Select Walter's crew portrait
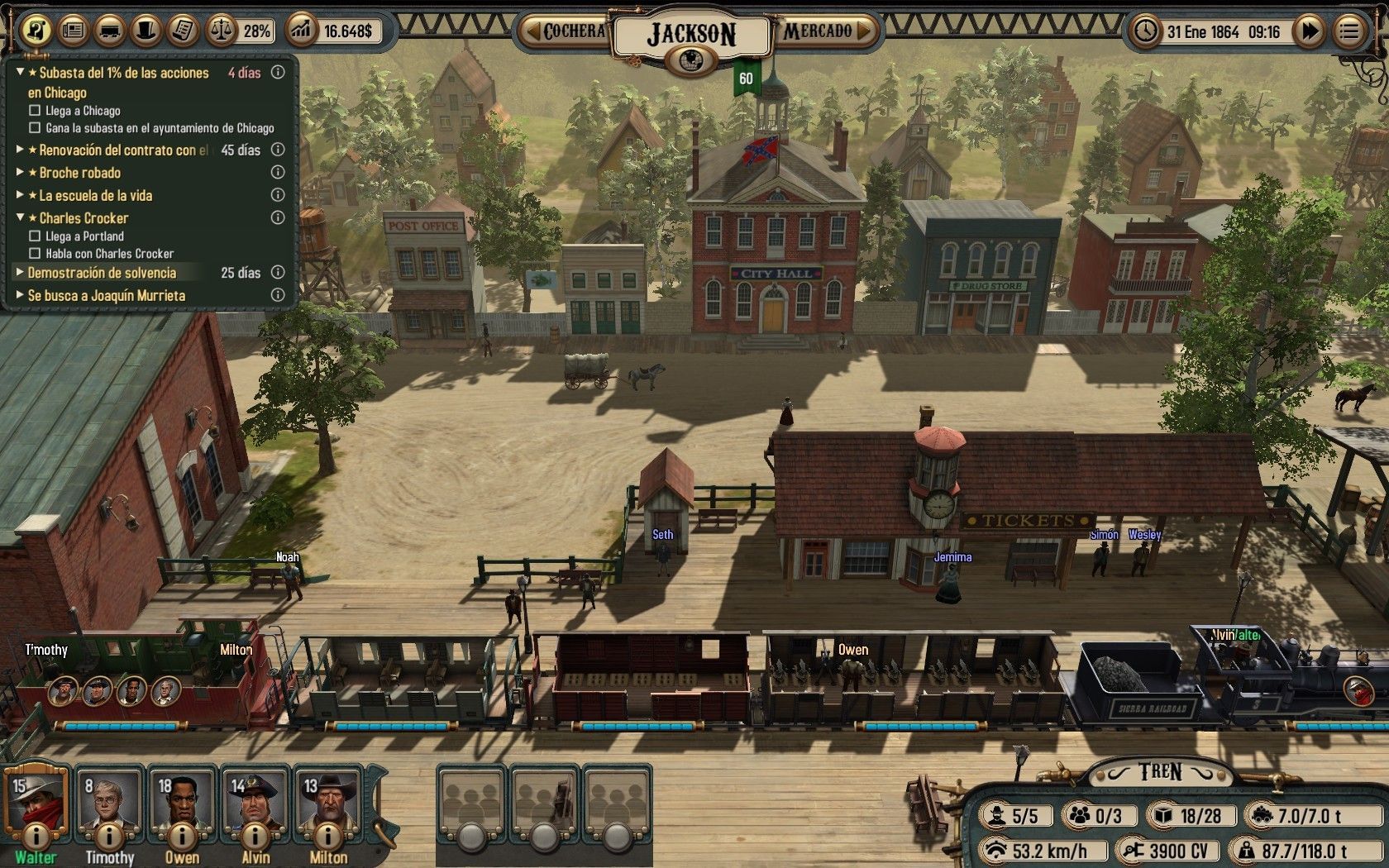The height and width of the screenshot is (868, 1389). [x=36, y=802]
